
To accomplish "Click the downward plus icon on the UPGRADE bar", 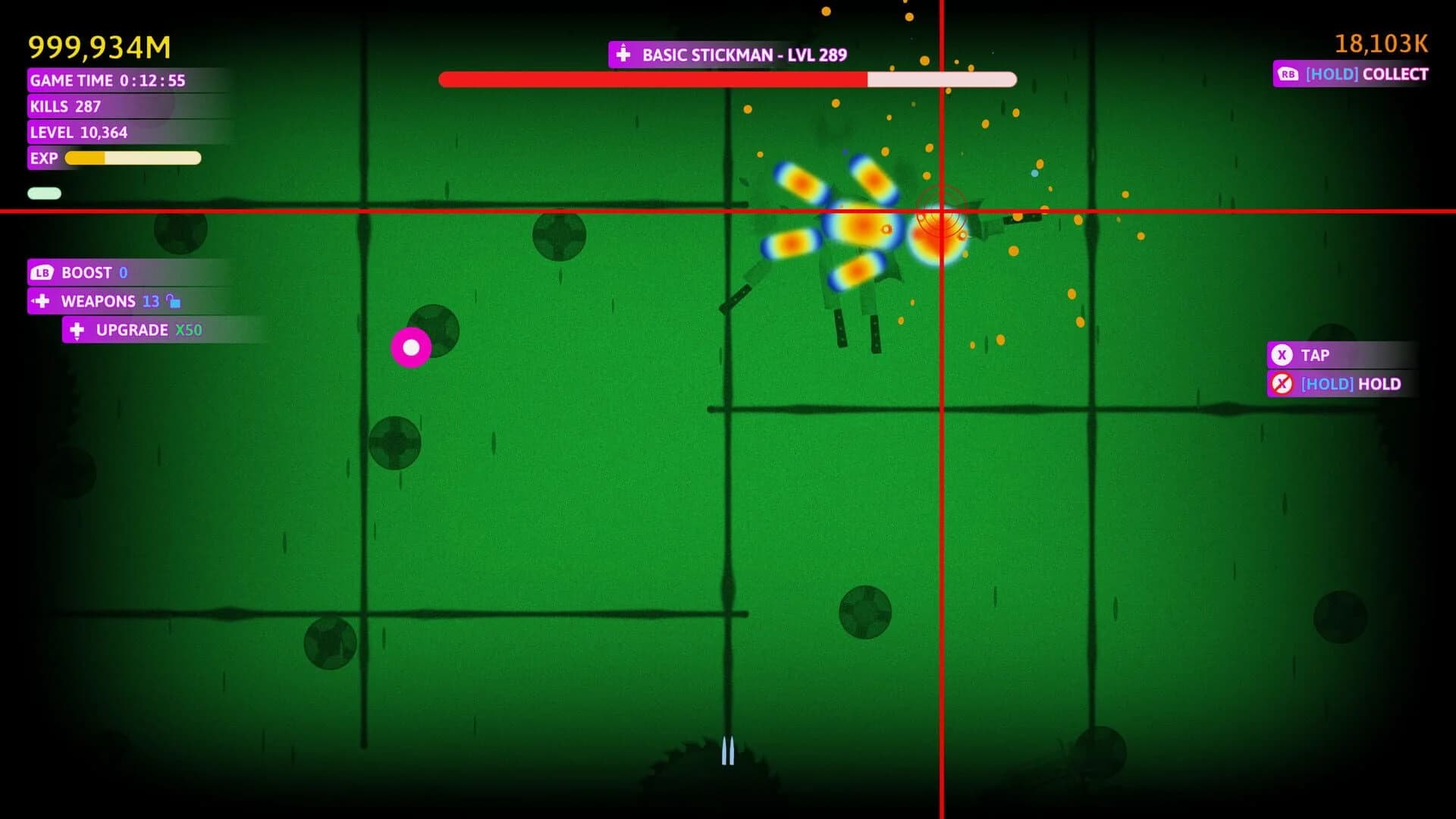I will (x=77, y=330).
